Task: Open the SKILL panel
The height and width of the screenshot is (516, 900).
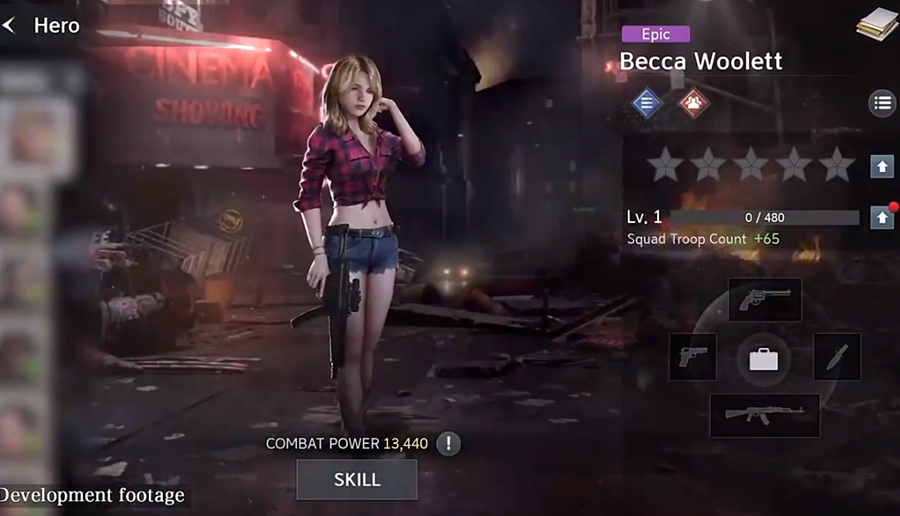Action: 357,480
